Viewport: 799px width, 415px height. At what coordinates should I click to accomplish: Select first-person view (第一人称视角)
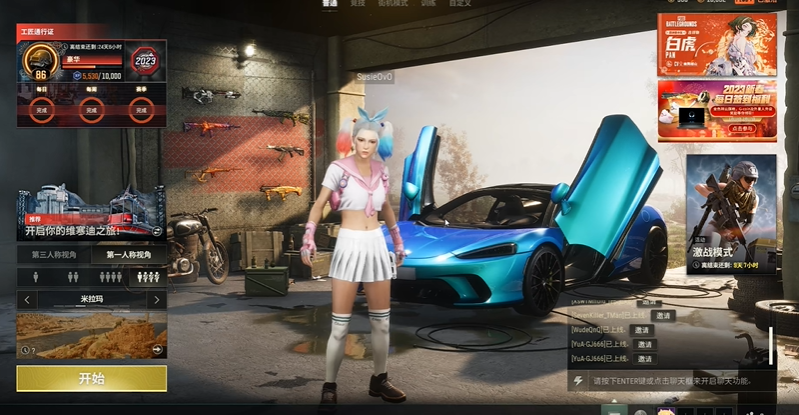129,255
